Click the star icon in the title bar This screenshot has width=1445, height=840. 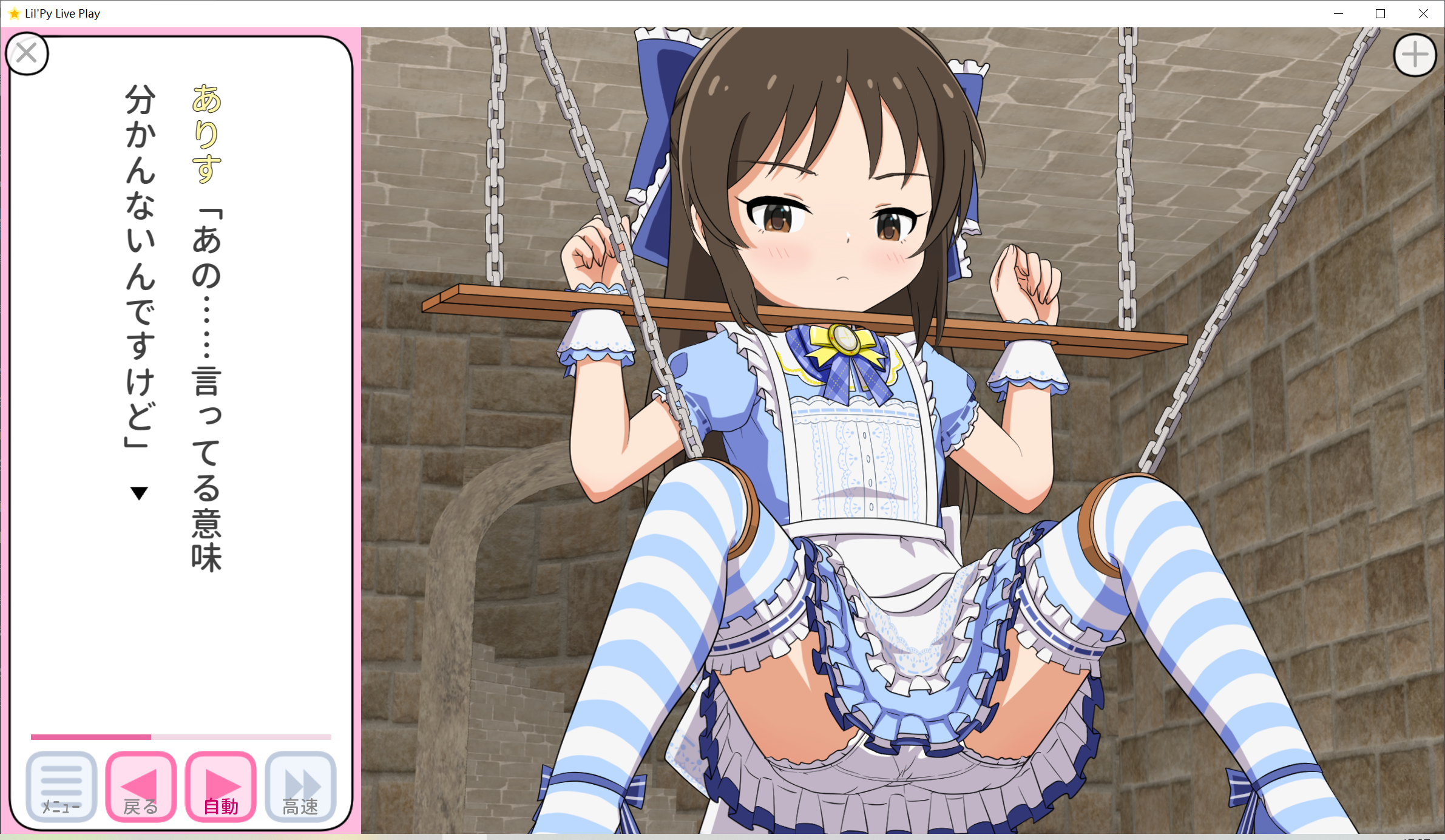(x=13, y=13)
